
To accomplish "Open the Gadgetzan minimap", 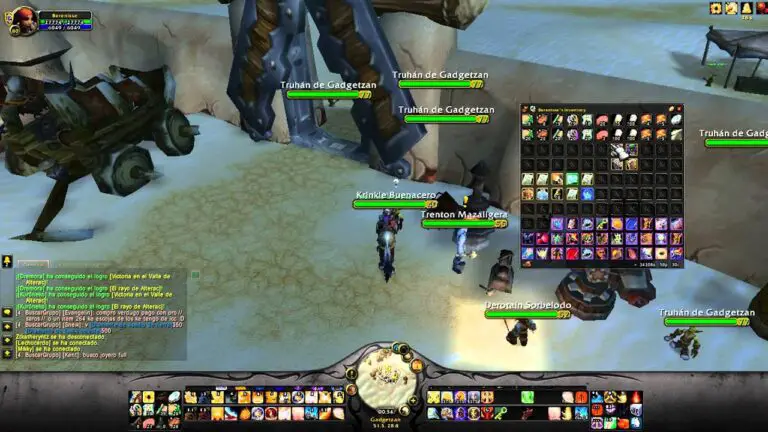I will (384, 370).
